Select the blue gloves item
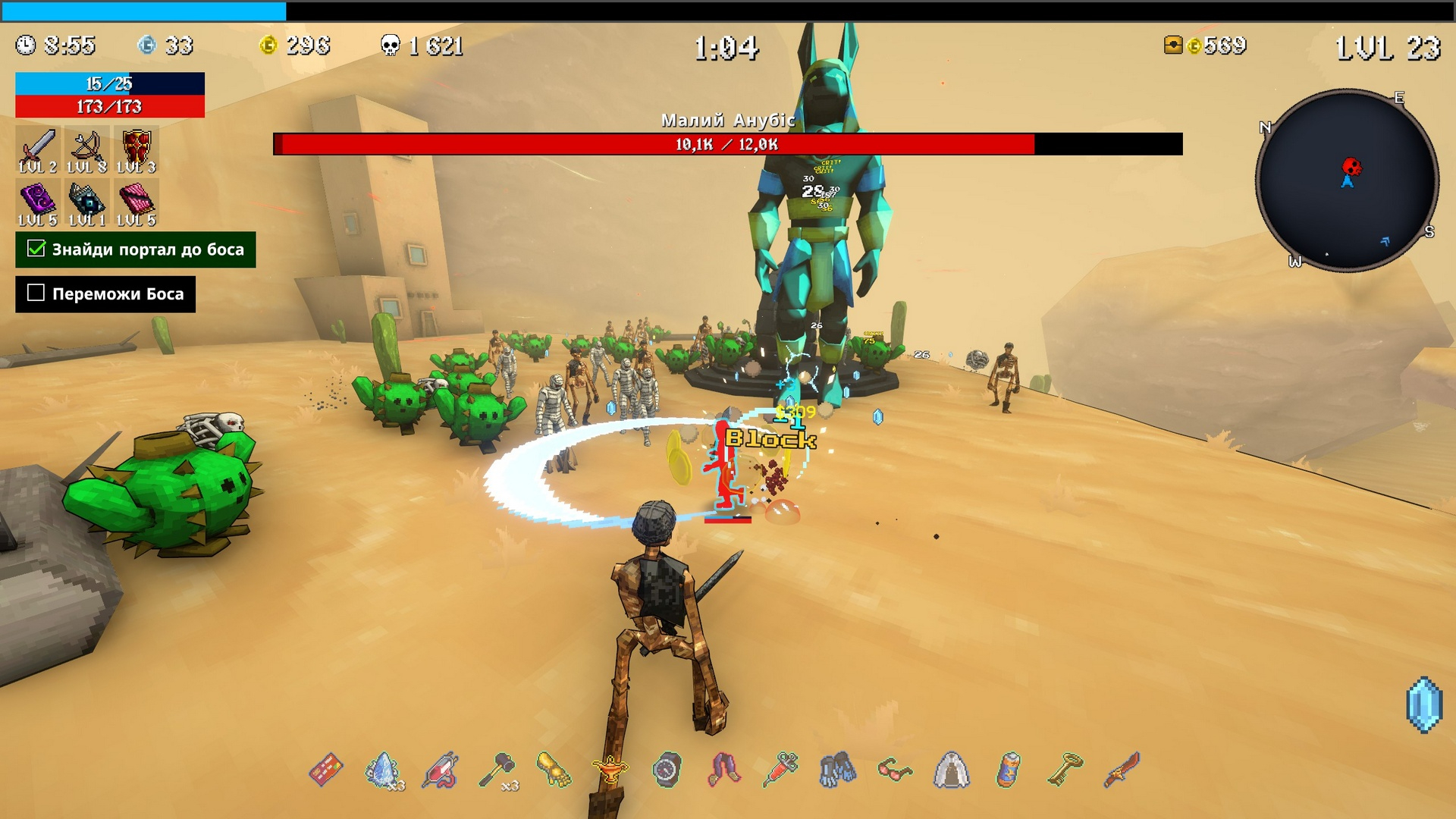 coord(837,770)
